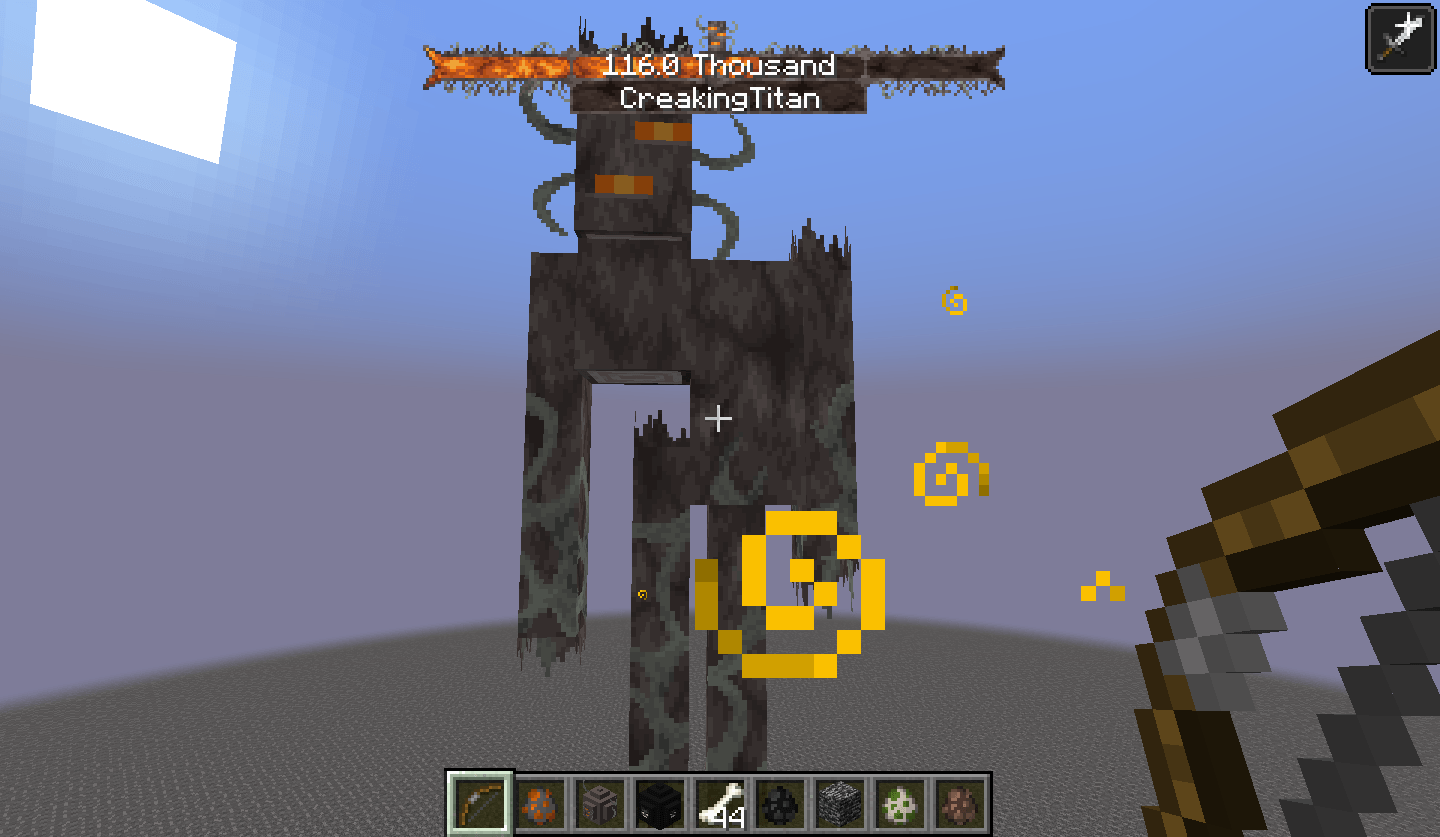Click the 116.0 Thousand health text

click(716, 67)
